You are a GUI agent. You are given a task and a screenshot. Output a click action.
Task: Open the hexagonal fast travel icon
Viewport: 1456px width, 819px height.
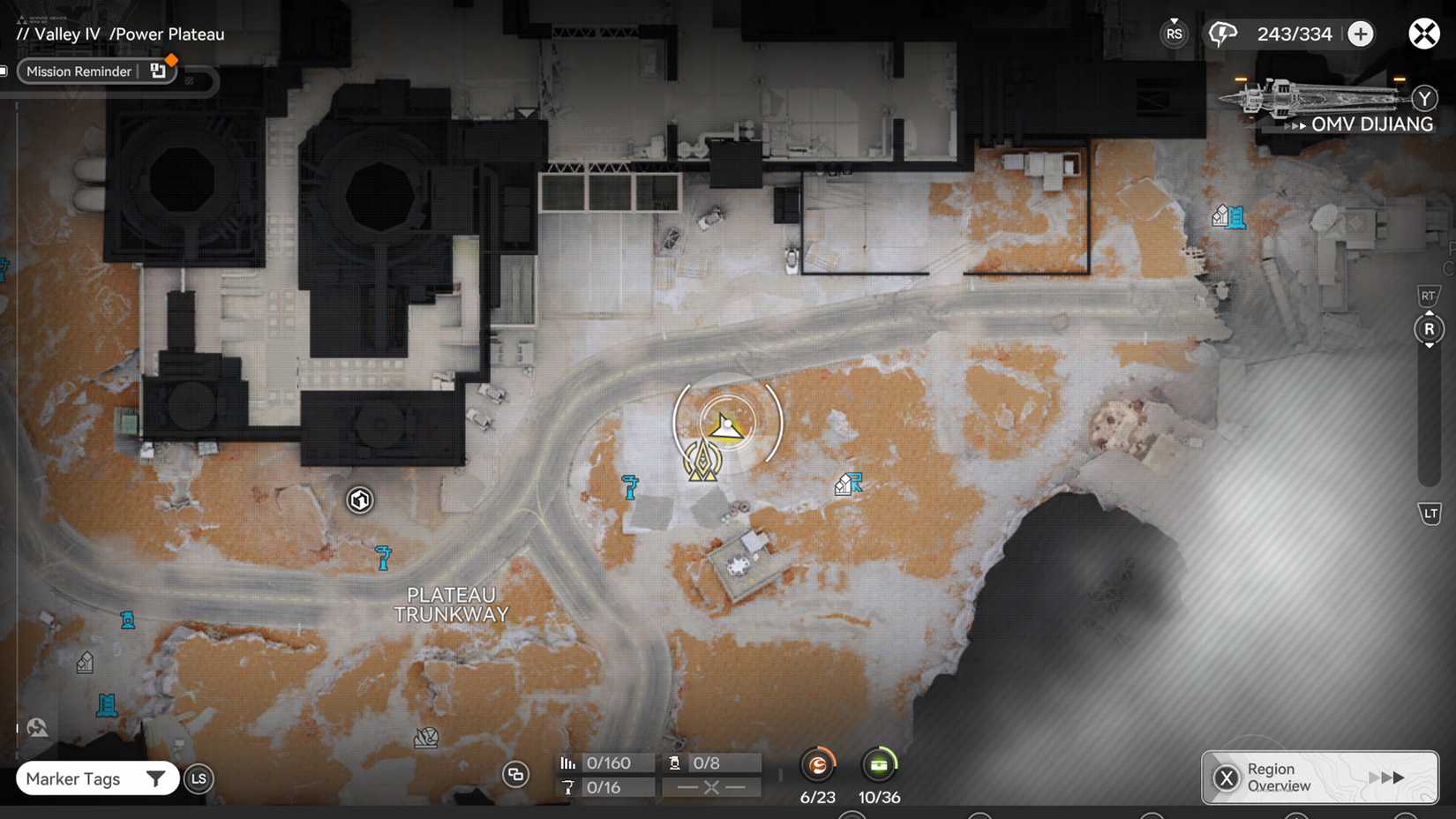pos(360,500)
